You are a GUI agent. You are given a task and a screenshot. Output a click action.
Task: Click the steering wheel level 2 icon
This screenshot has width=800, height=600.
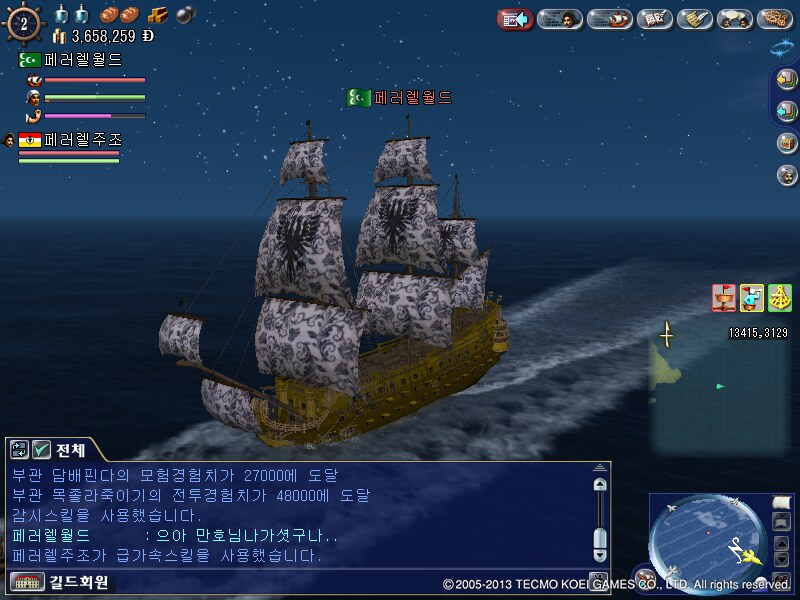click(23, 22)
